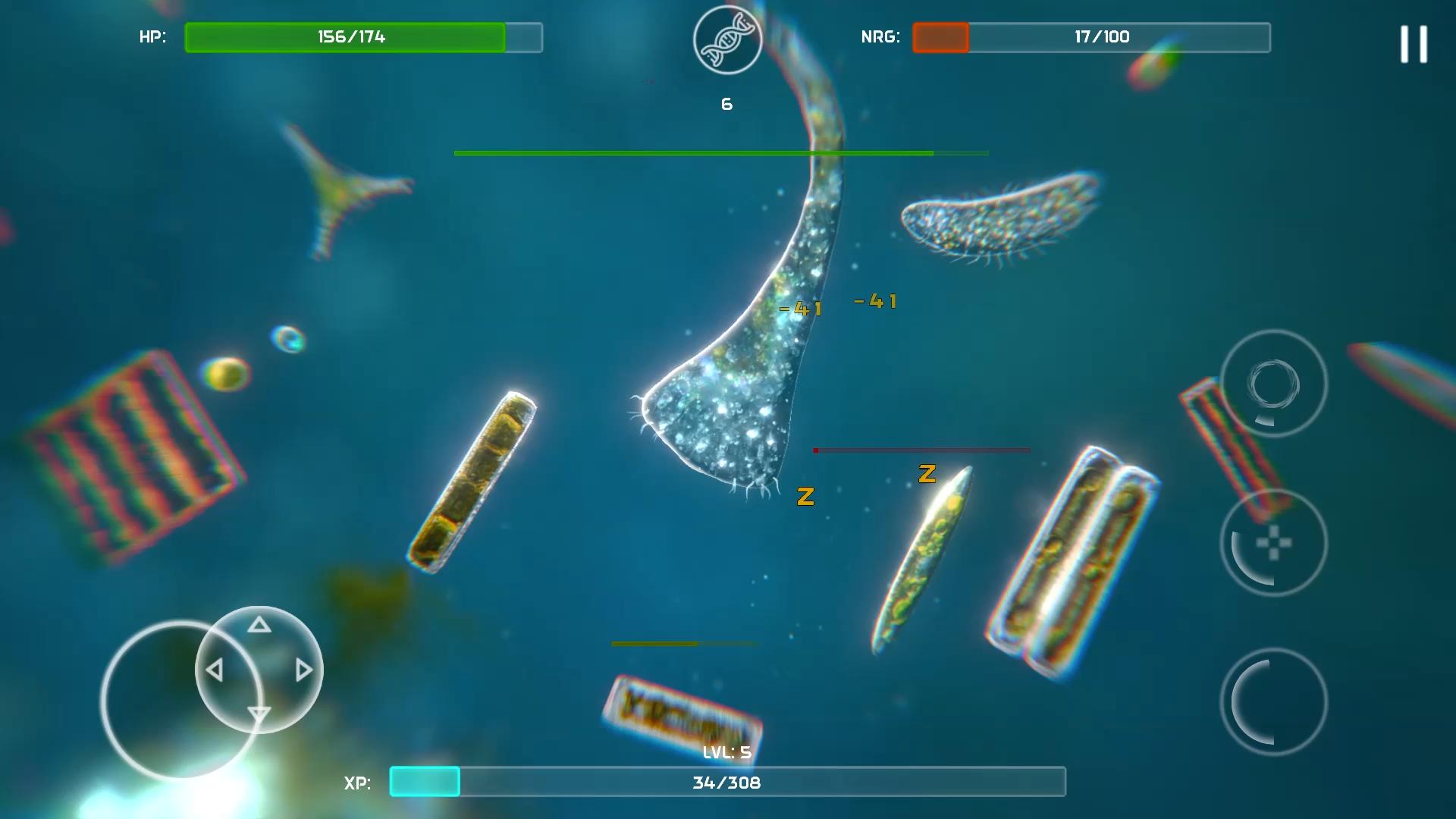Image resolution: width=1456 pixels, height=819 pixels.
Task: Tap the red enemy health bar
Action: point(921,449)
